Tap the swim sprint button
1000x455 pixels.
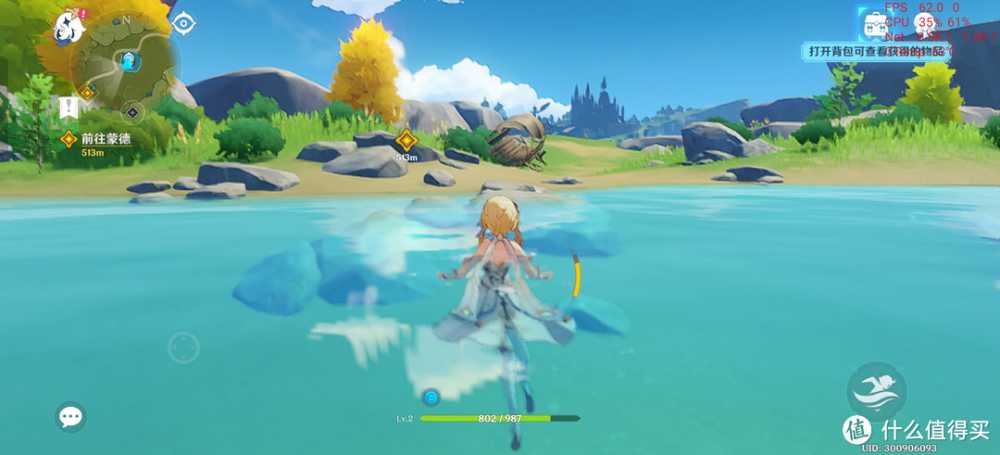tap(876, 390)
